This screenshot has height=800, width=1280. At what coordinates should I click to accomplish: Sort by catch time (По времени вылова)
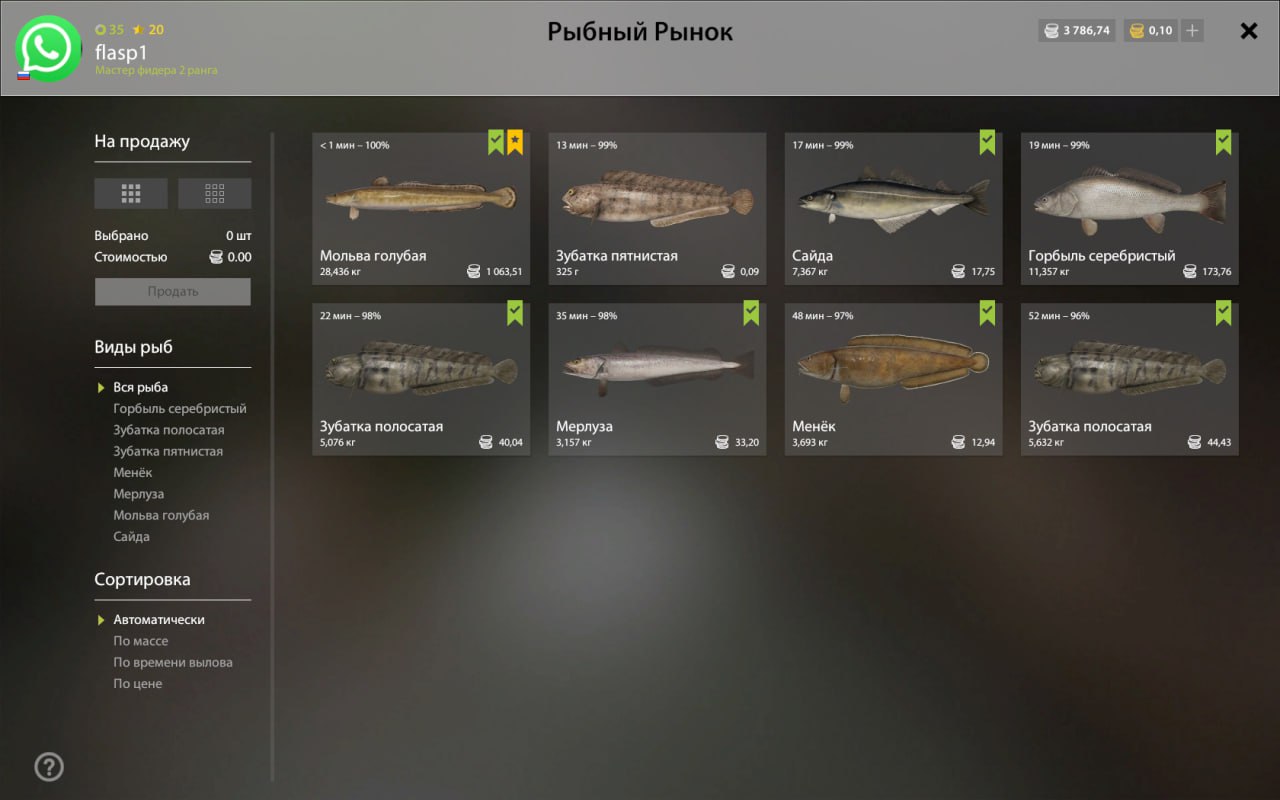click(x=173, y=663)
